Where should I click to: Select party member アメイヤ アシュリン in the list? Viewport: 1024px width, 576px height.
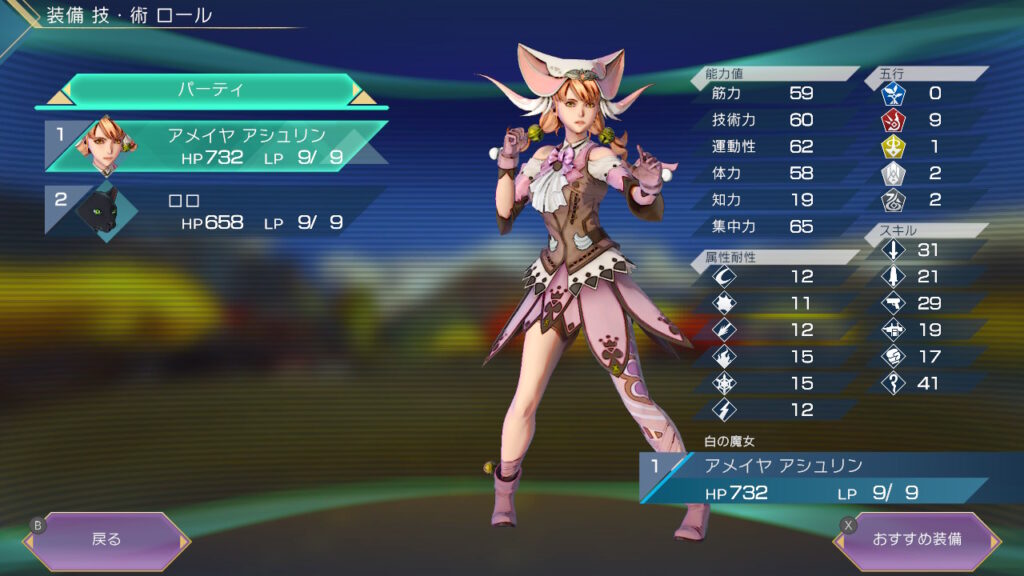pos(215,146)
